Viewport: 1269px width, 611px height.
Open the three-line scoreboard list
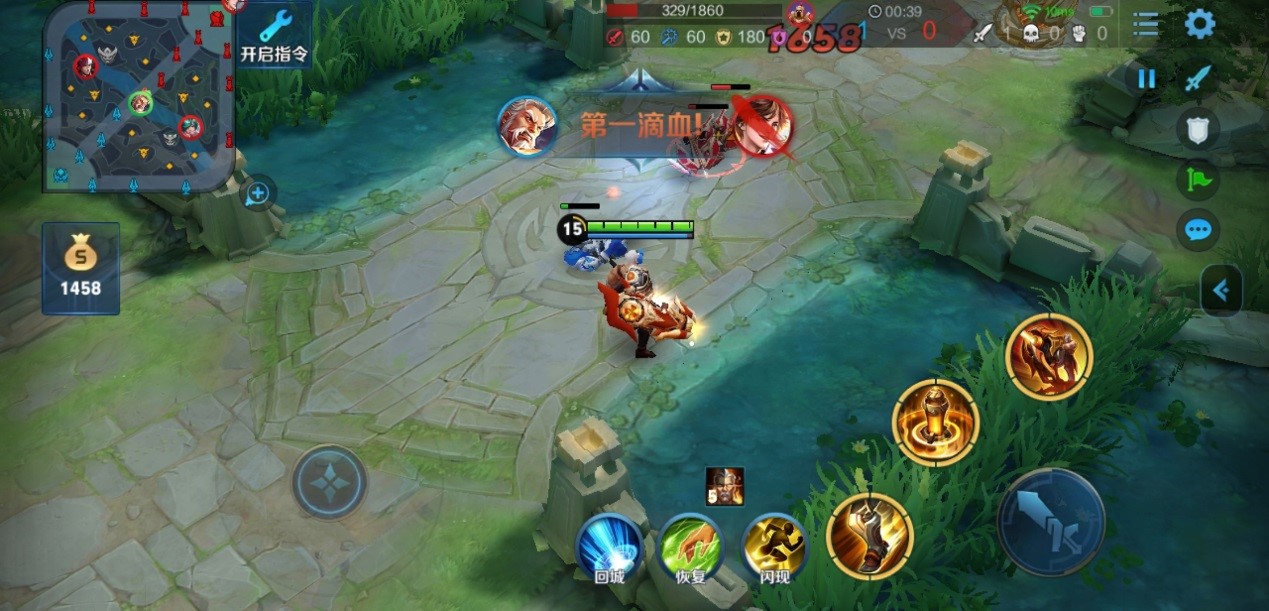1146,24
